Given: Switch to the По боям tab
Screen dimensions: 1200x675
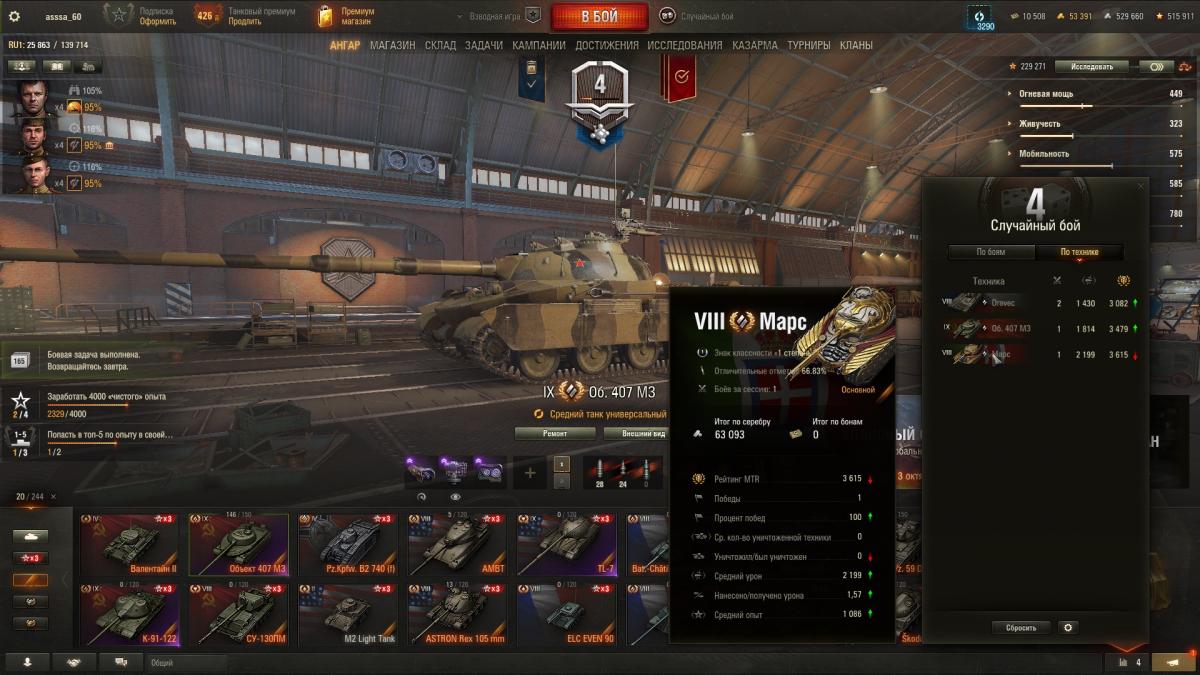Looking at the screenshot, I should [x=990, y=252].
